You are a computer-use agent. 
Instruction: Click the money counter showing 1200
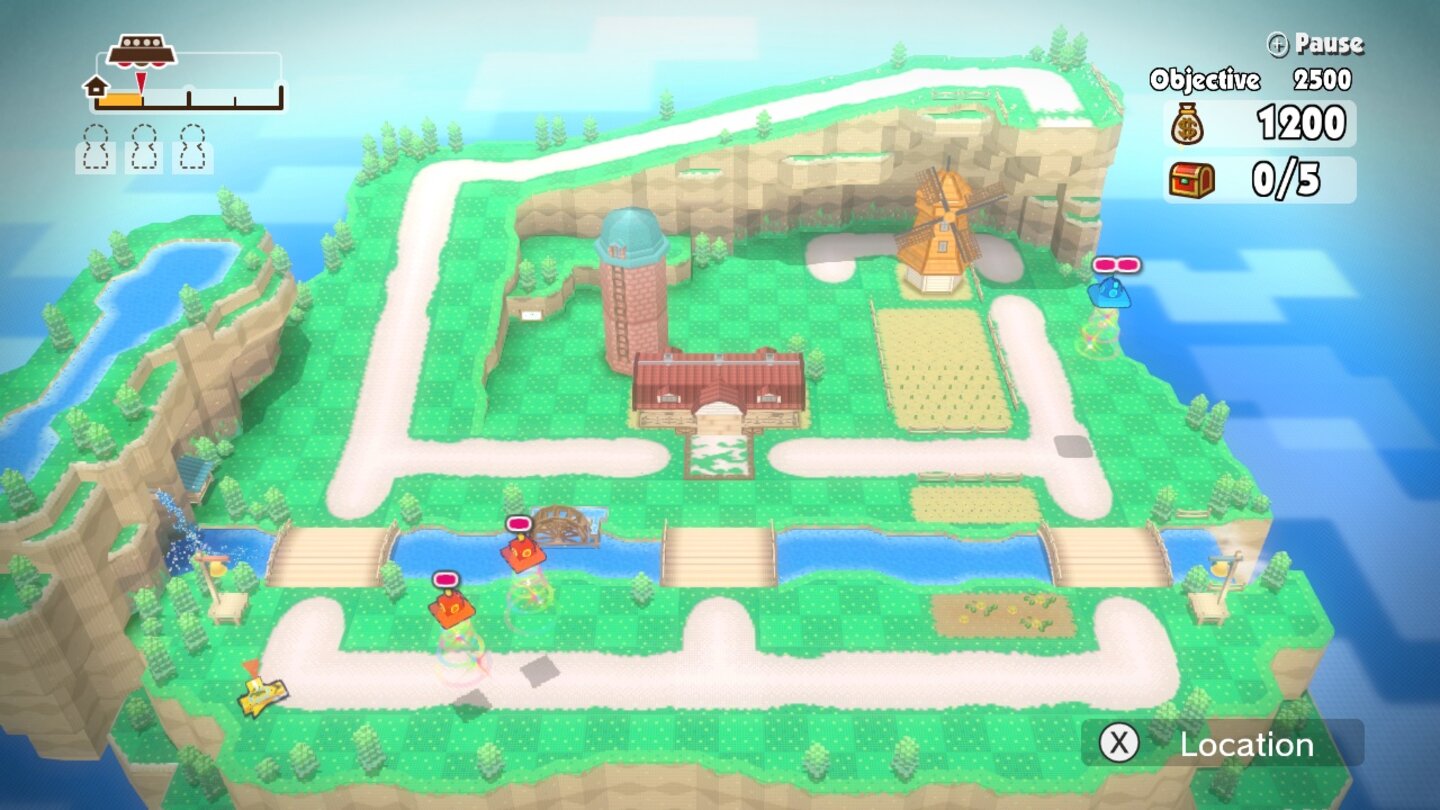click(1300, 124)
